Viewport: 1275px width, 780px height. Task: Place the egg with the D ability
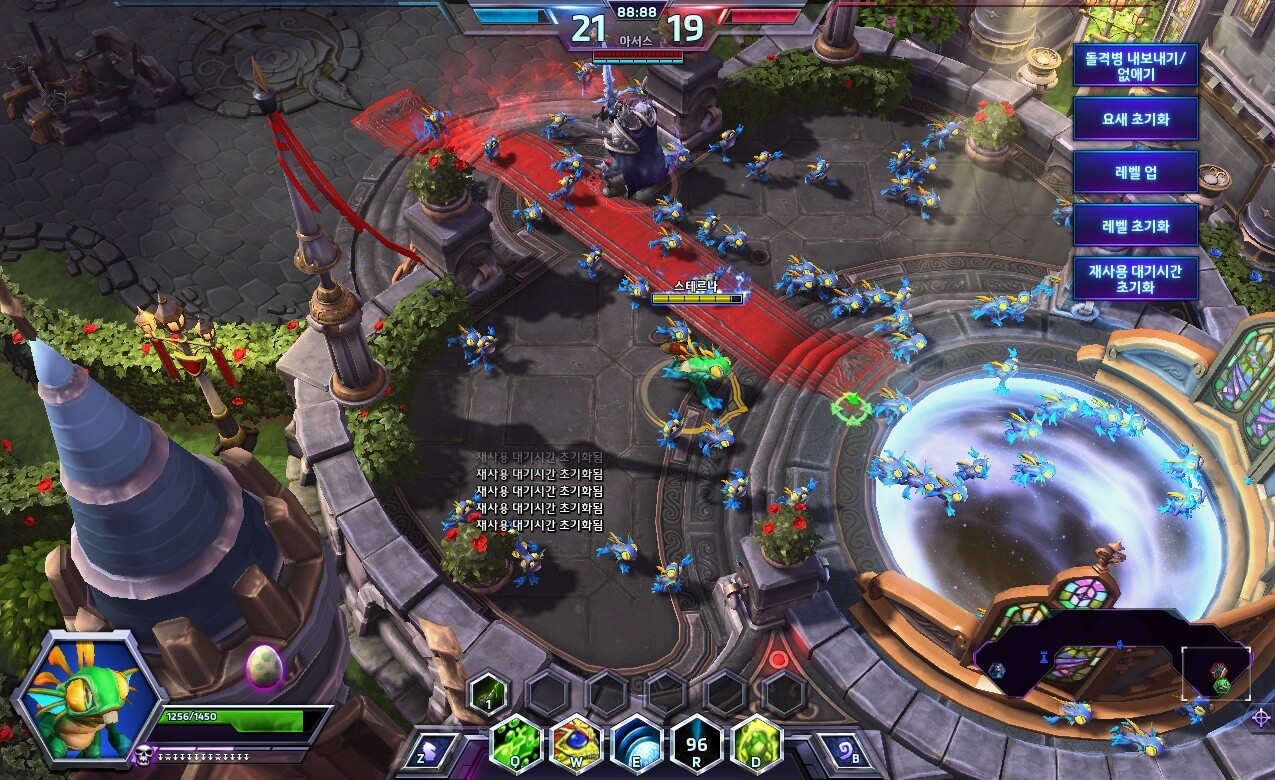point(757,745)
